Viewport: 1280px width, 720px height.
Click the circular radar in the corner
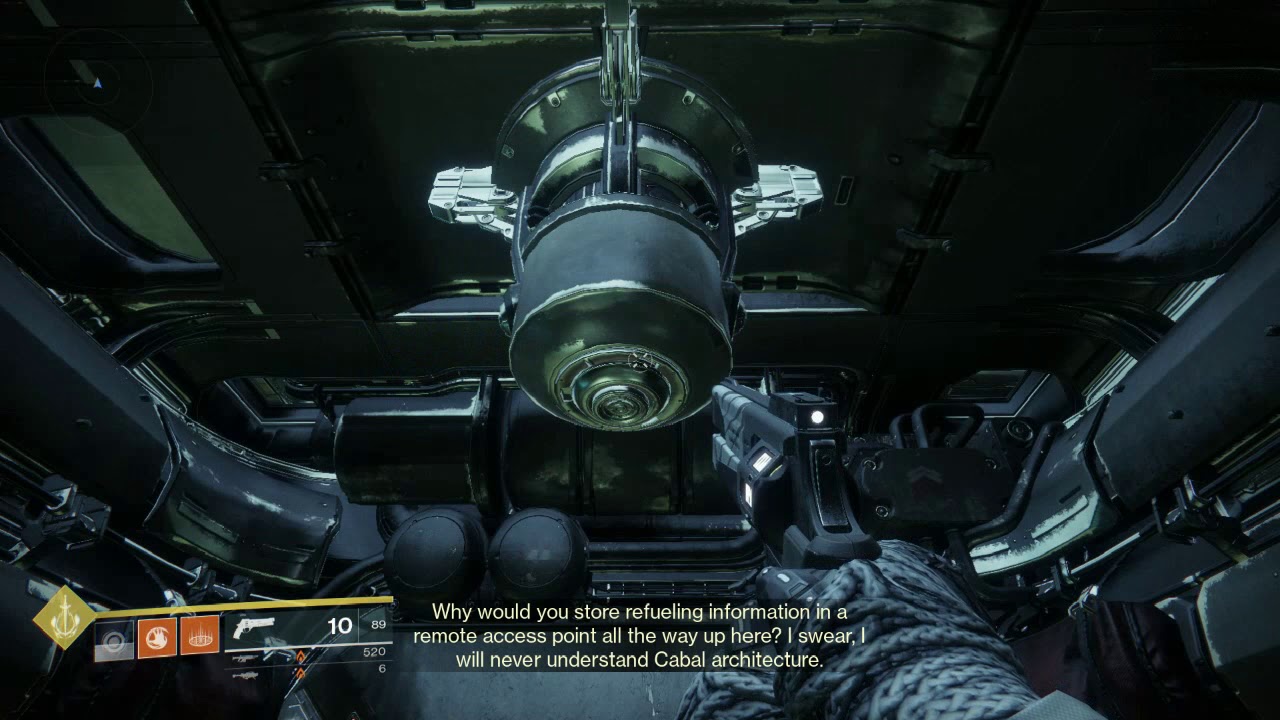(x=97, y=82)
